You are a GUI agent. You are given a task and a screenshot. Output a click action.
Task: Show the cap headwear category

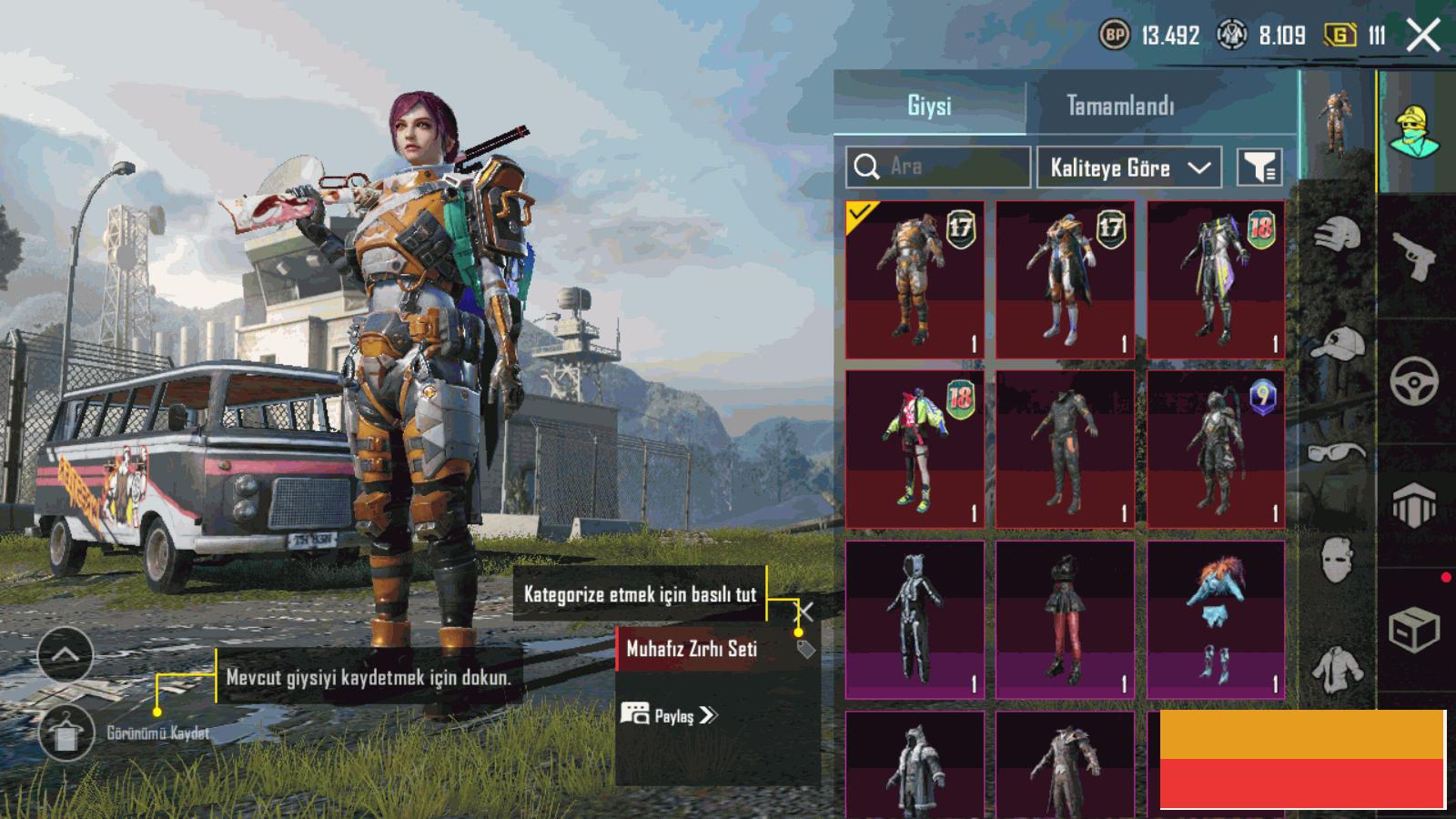(x=1338, y=344)
